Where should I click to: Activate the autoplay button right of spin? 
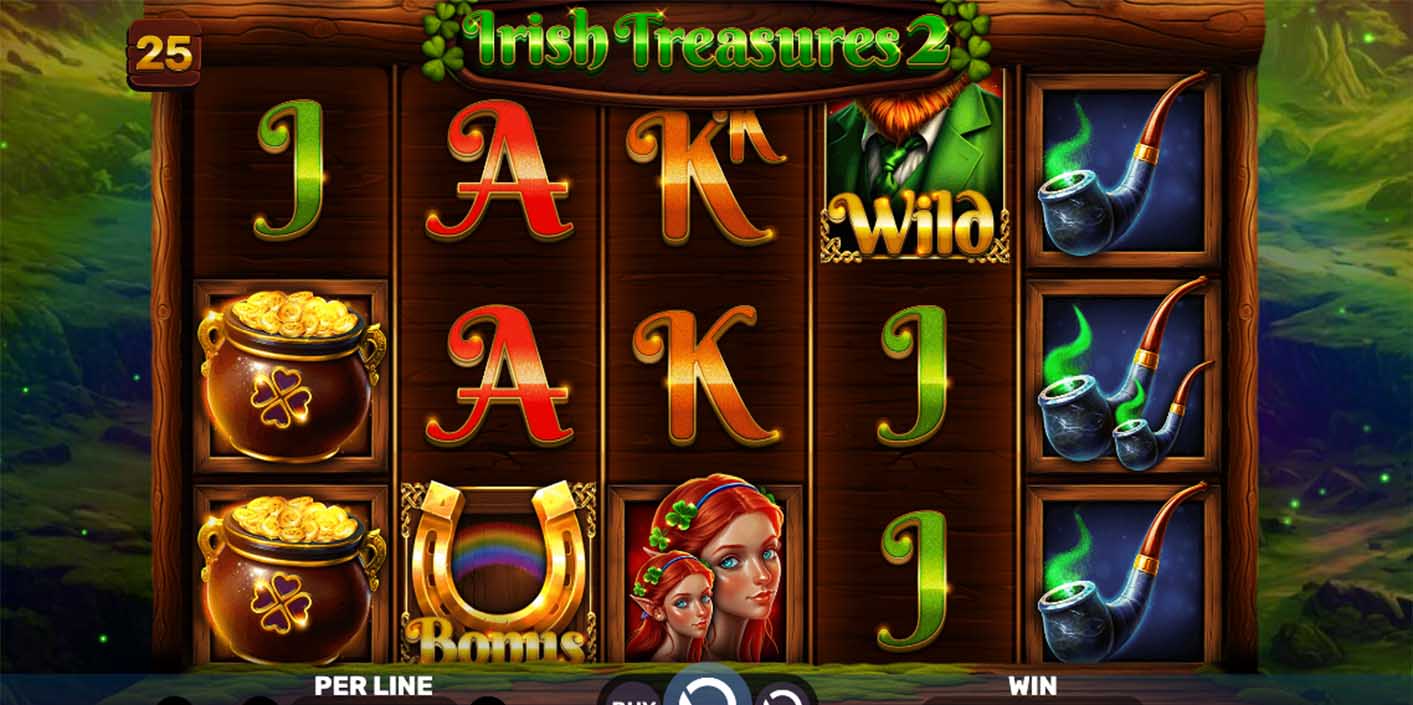(782, 694)
